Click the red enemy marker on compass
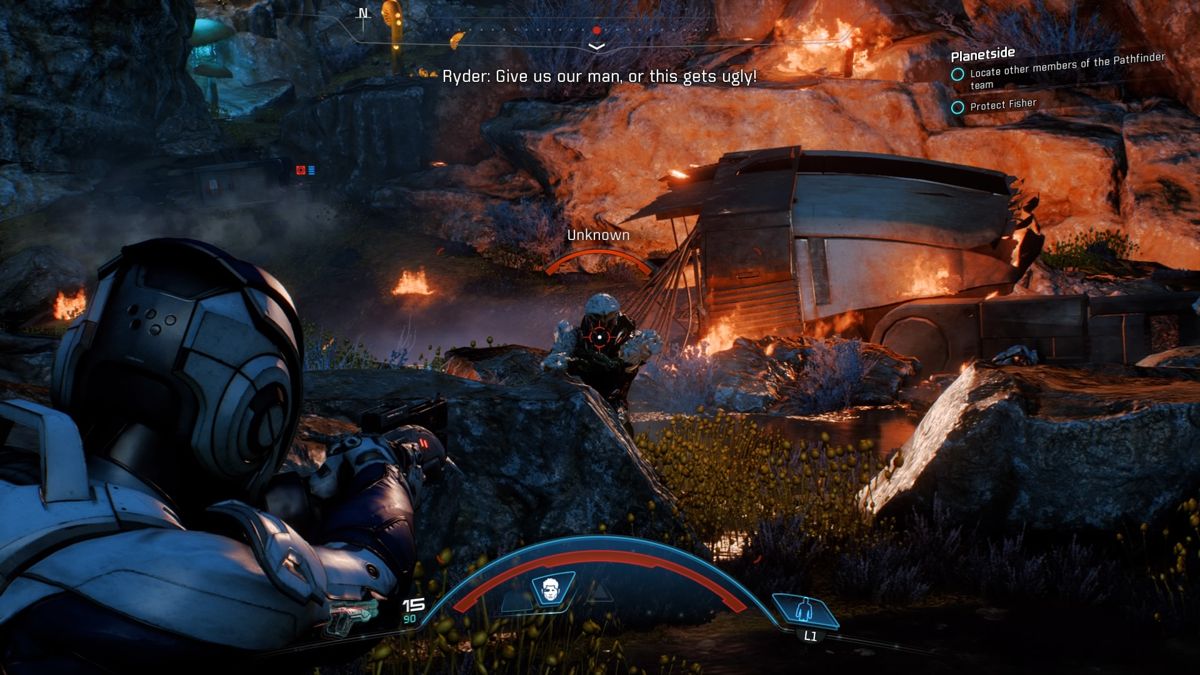The height and width of the screenshot is (675, 1200). pos(597,31)
